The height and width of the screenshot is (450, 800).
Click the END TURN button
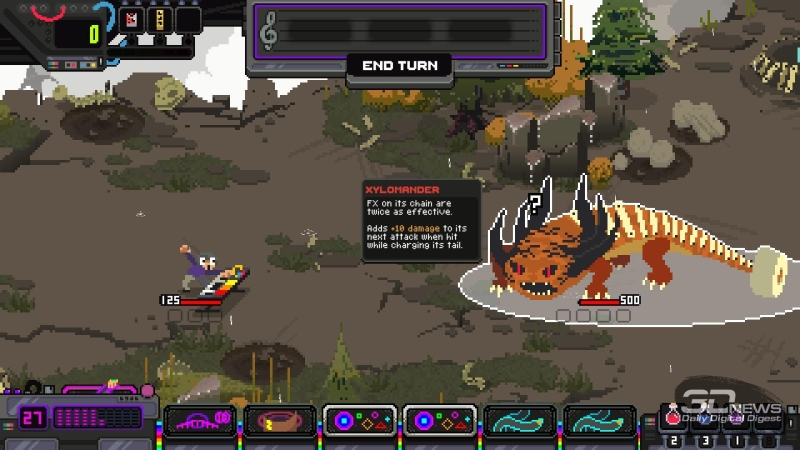(399, 66)
